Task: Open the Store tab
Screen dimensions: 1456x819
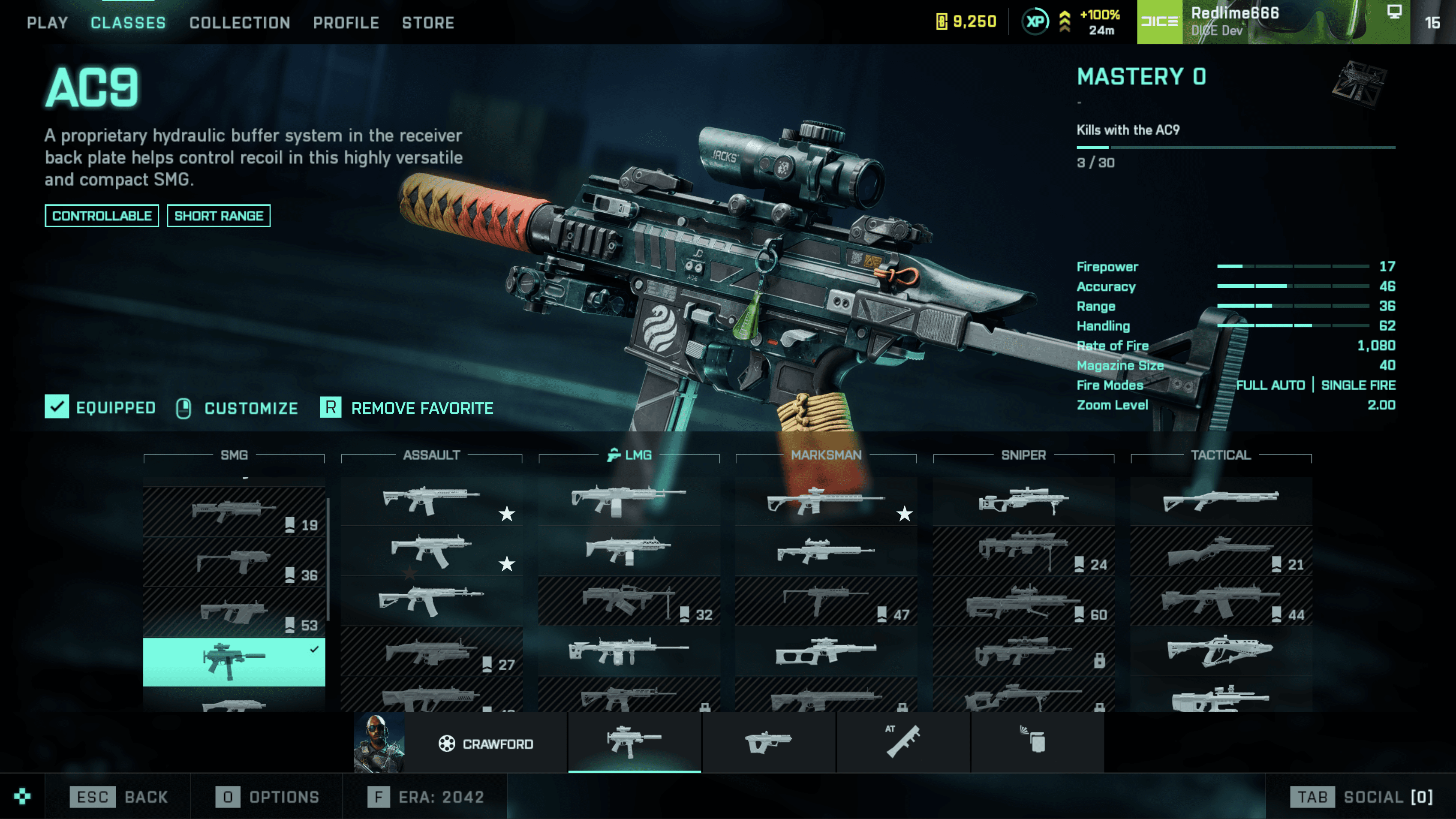Action: (428, 23)
